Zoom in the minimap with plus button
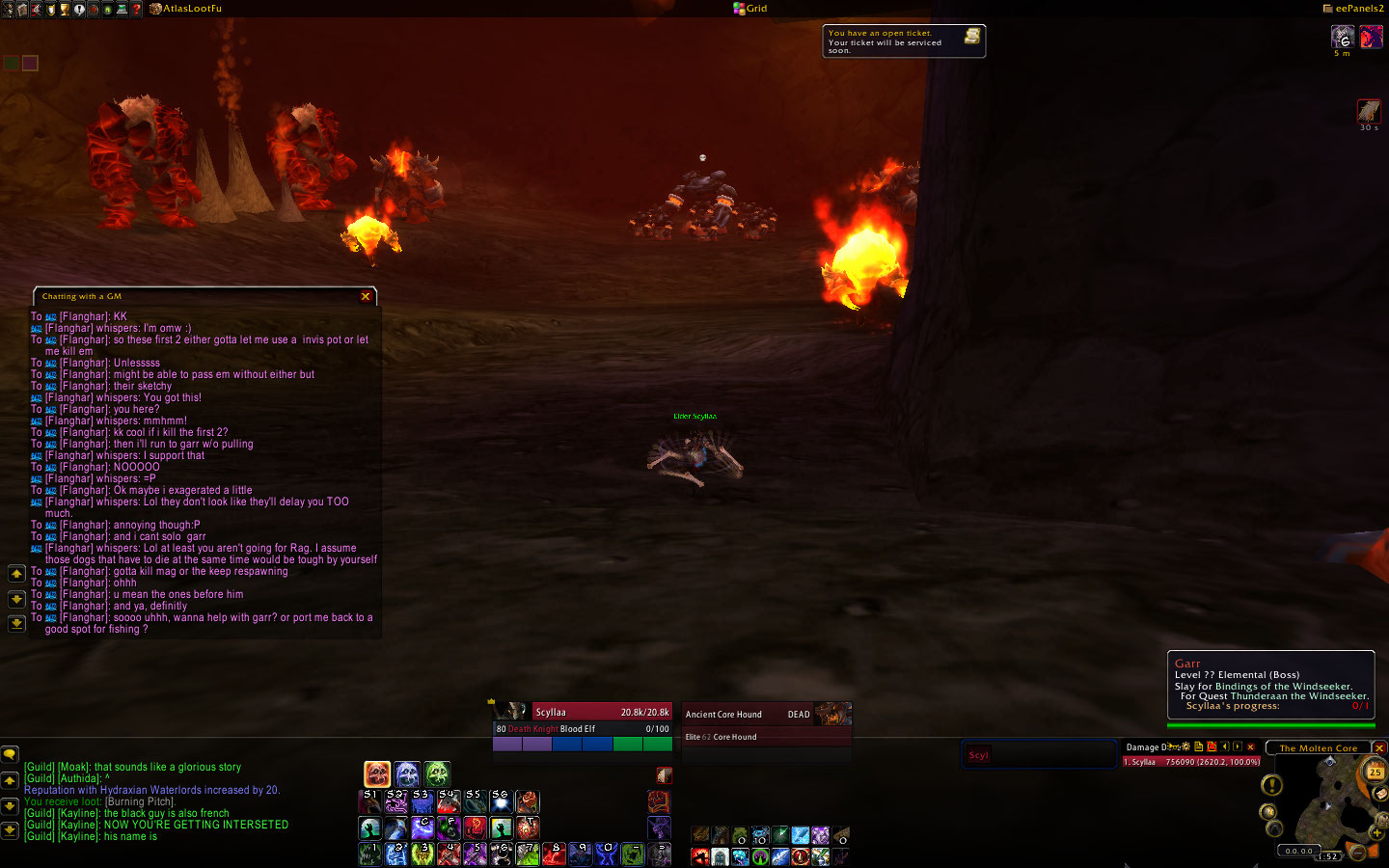 pos(1375,831)
